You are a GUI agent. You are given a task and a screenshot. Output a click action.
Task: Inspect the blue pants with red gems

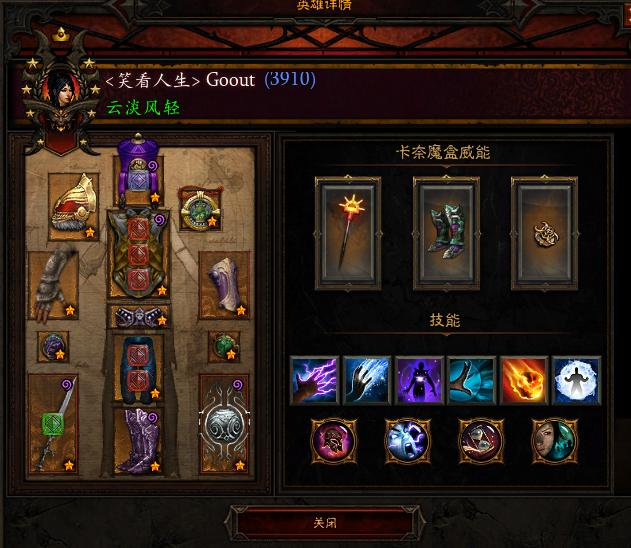coord(138,367)
